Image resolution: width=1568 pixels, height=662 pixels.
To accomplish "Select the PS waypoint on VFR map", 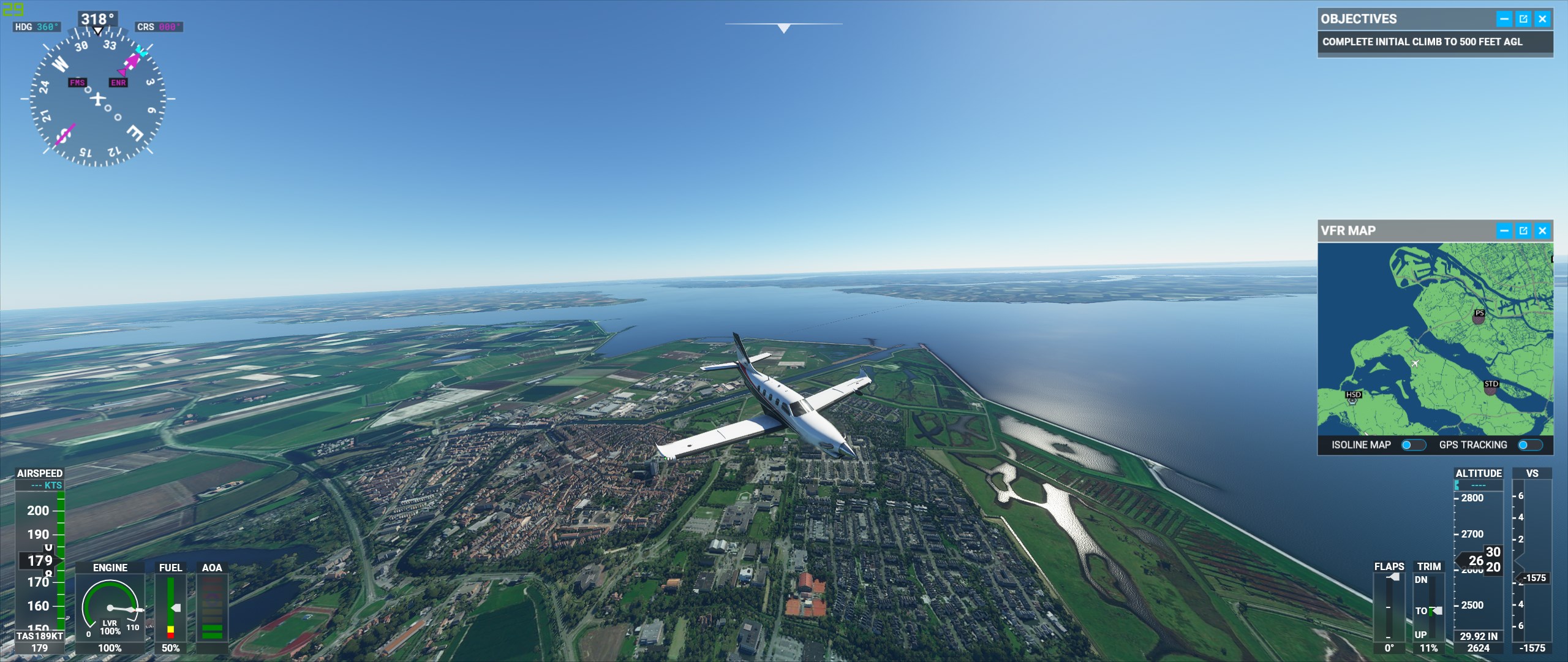I will pos(1479,317).
